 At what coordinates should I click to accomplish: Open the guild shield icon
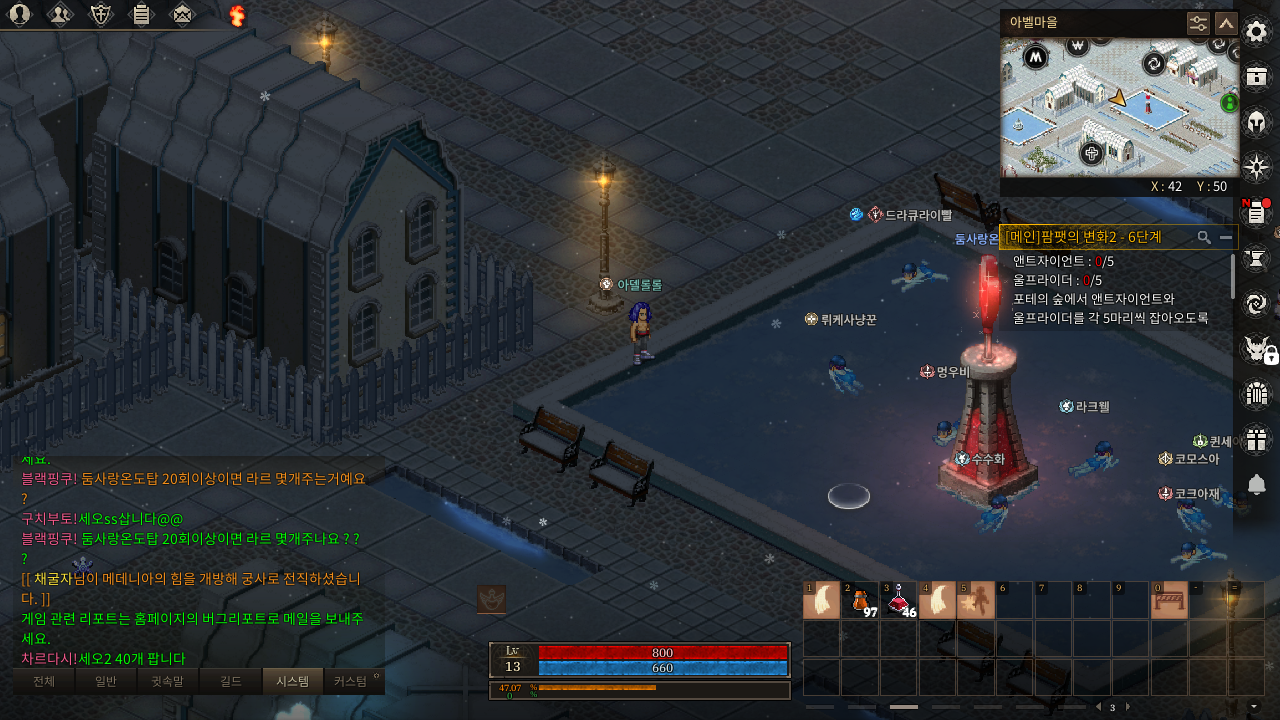(101, 14)
